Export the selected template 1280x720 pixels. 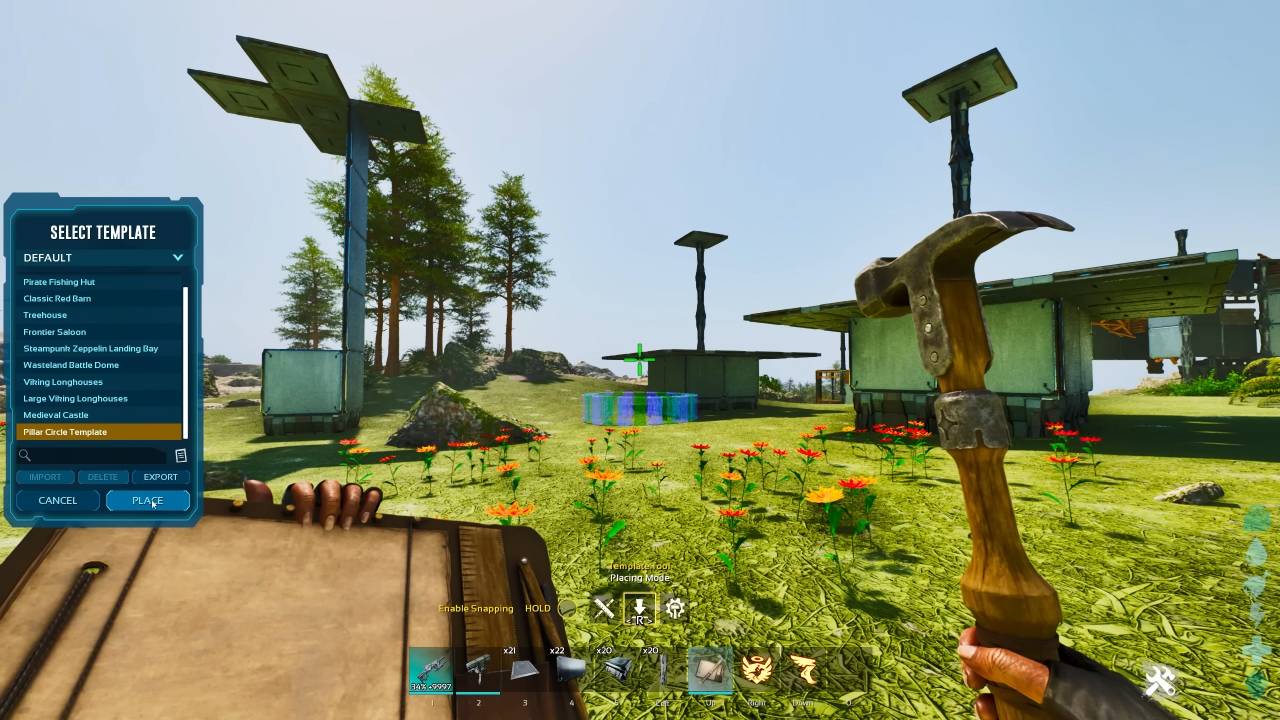click(x=160, y=477)
